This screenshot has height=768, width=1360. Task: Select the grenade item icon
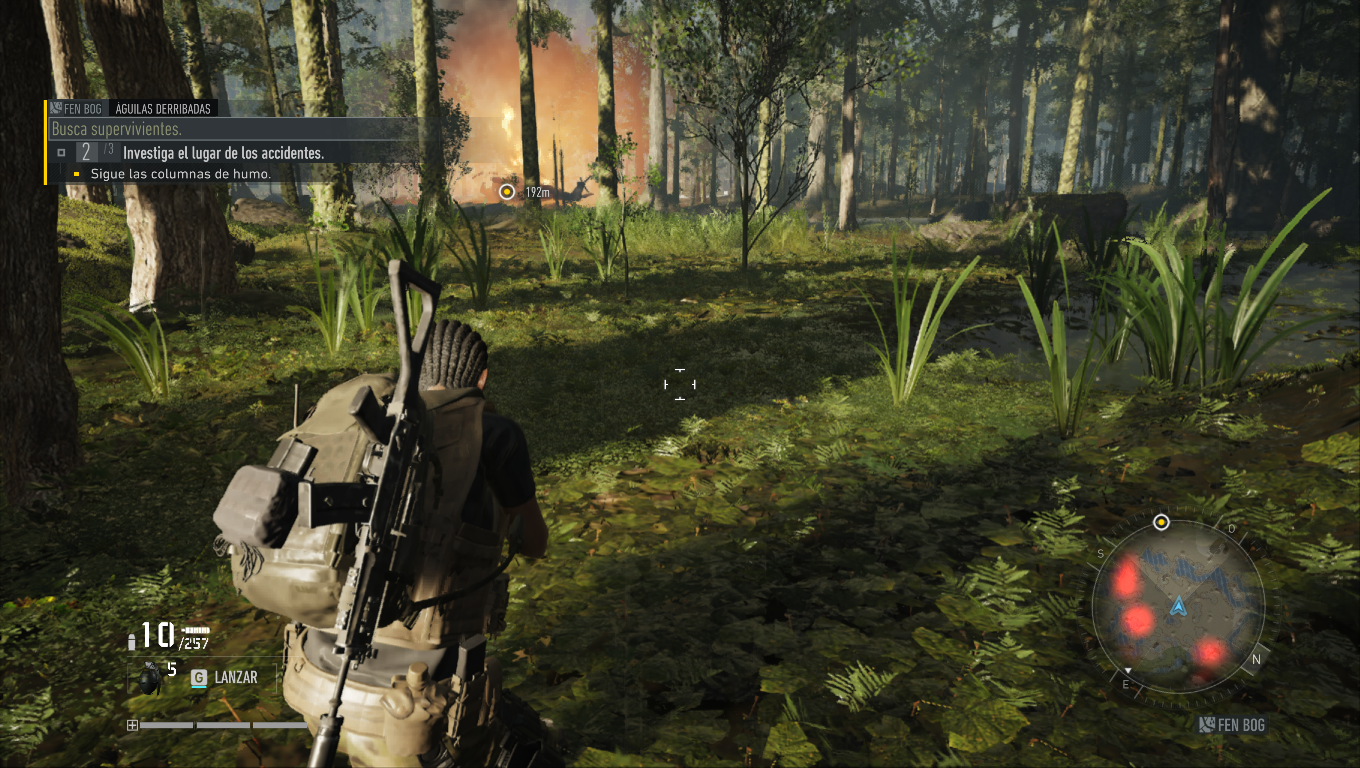click(150, 678)
